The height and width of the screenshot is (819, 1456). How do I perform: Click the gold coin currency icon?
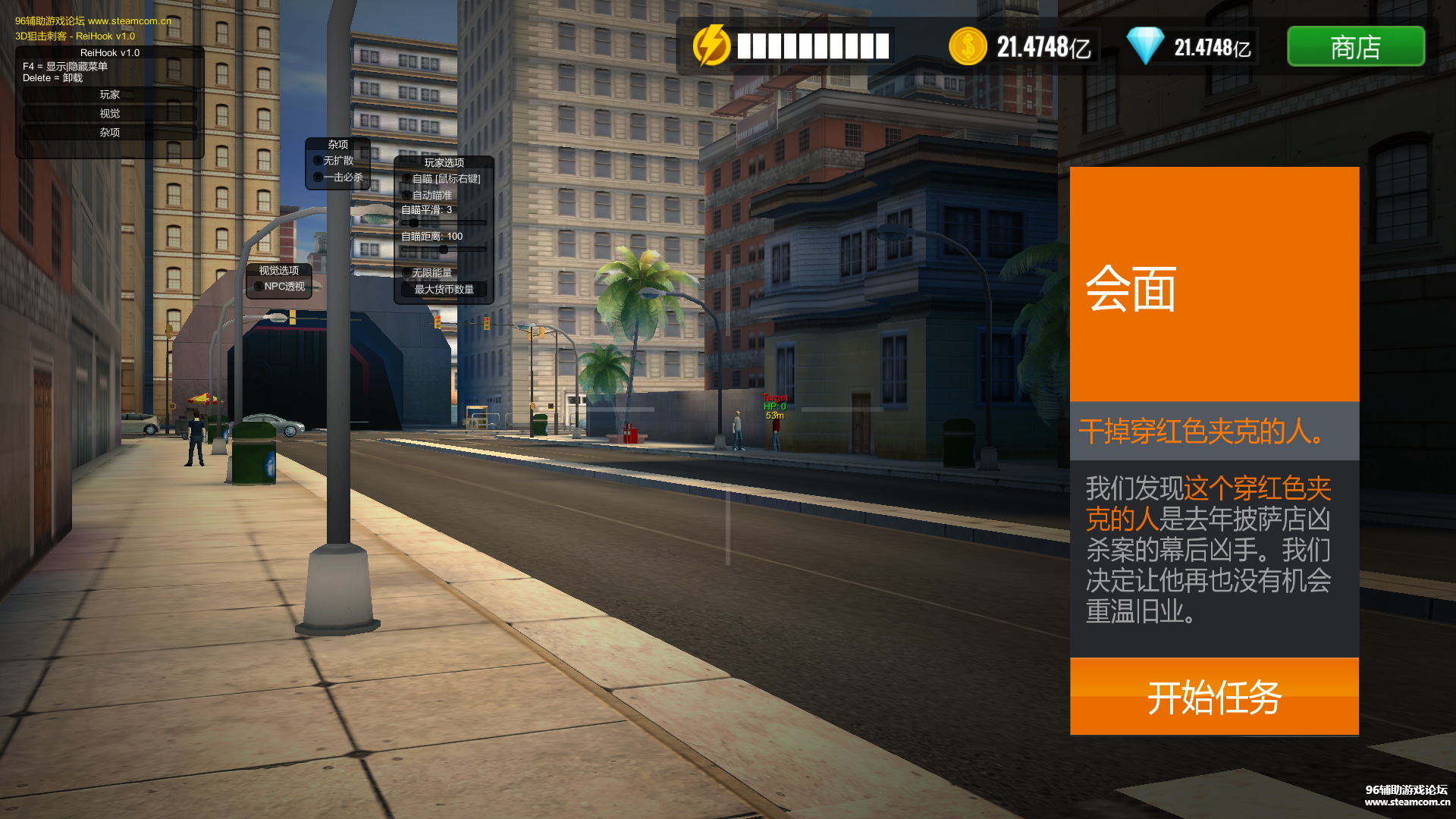967,47
